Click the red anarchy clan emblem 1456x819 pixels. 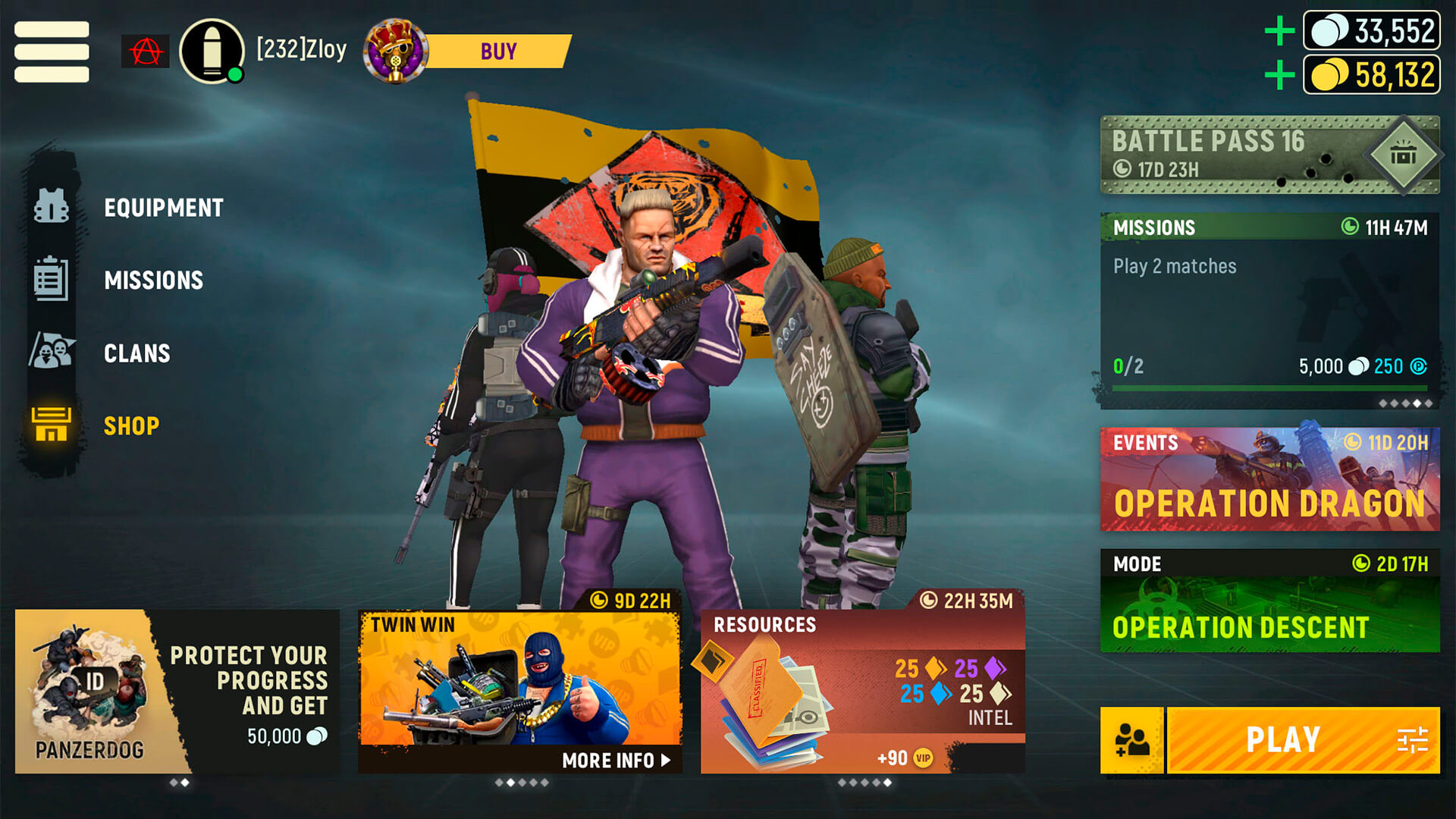(x=145, y=52)
